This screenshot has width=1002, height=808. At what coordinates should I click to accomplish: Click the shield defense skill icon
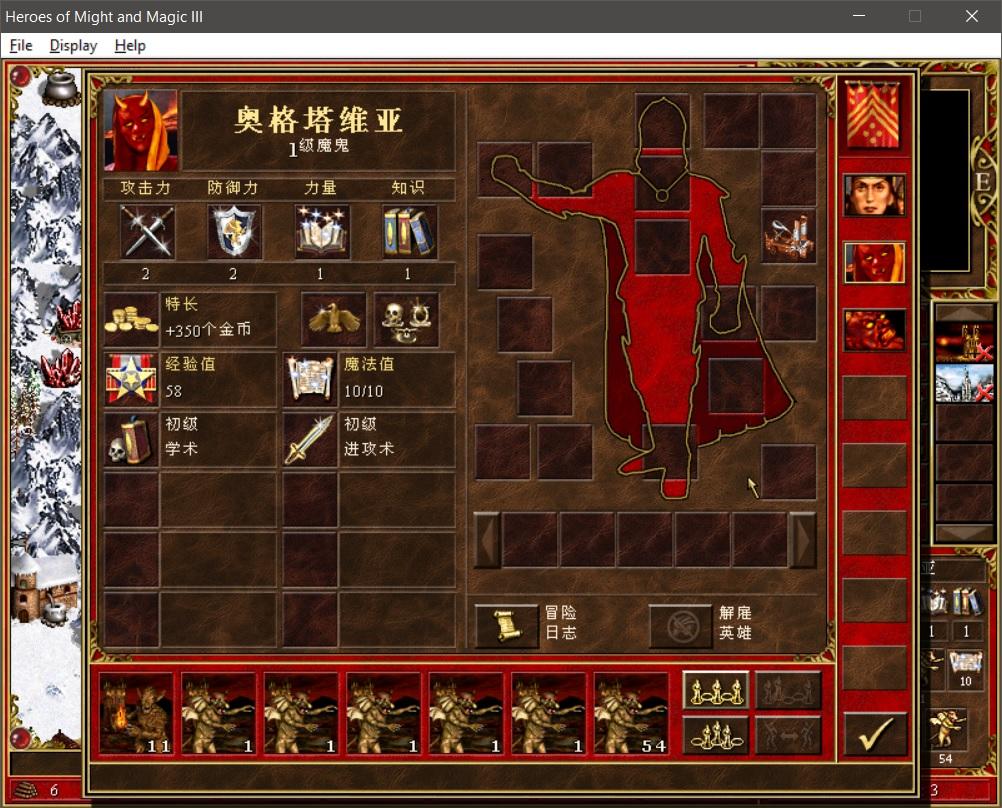tap(234, 232)
